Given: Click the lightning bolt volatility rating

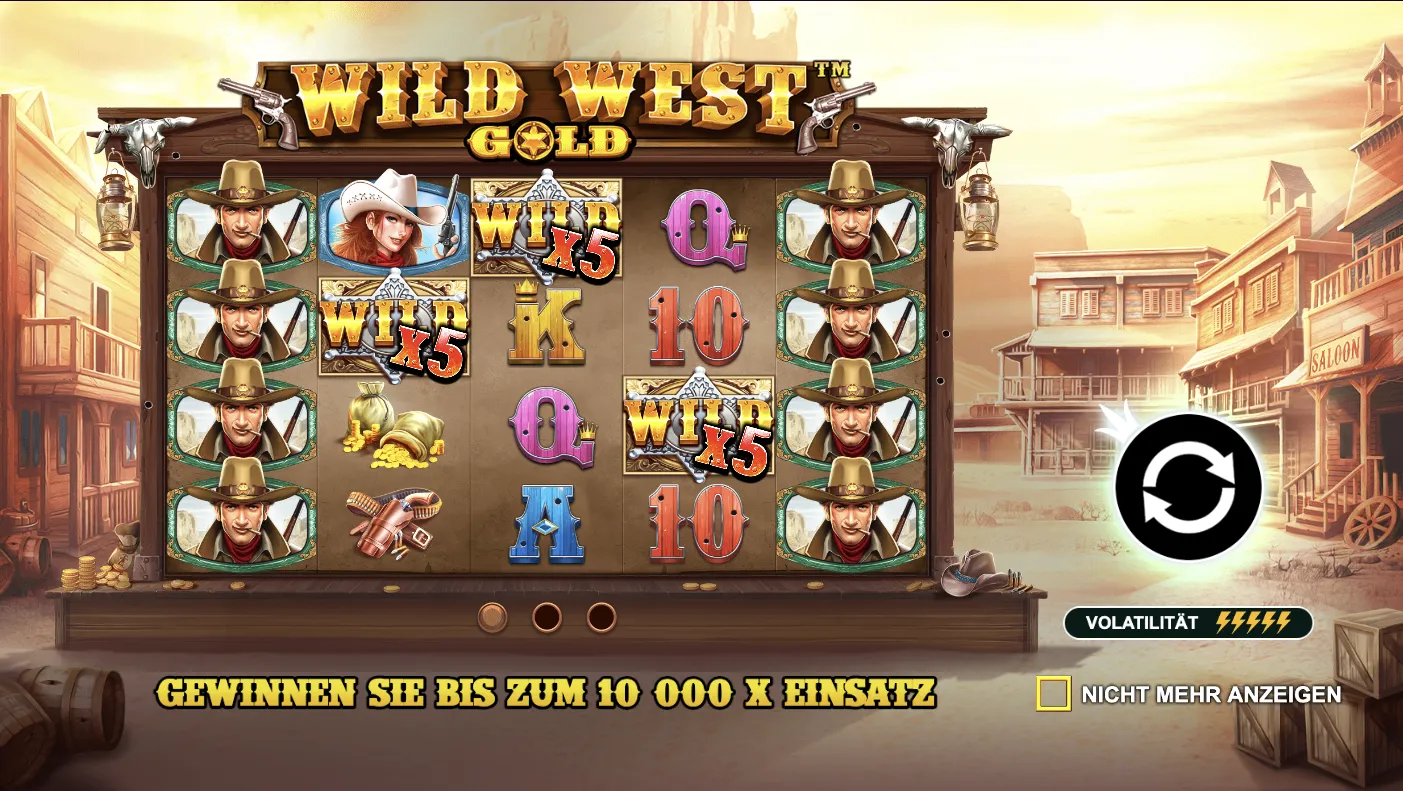Looking at the screenshot, I should [x=1253, y=622].
